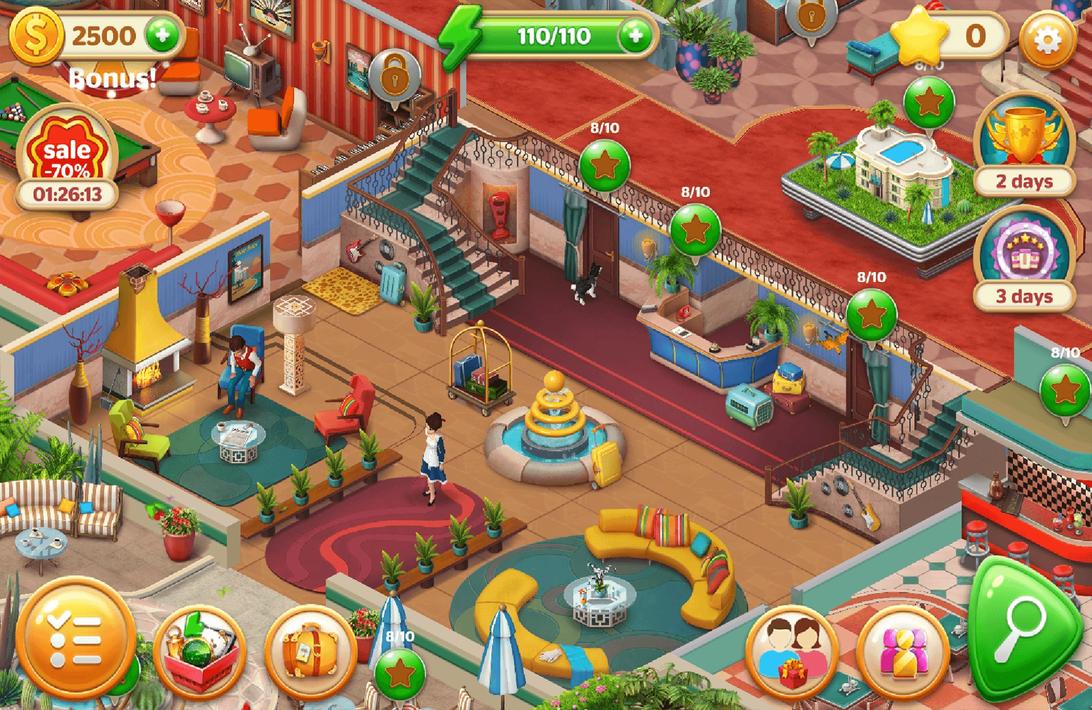This screenshot has height=710, width=1092.
Task: Tap the star marker above the reception desk
Action: coord(695,229)
